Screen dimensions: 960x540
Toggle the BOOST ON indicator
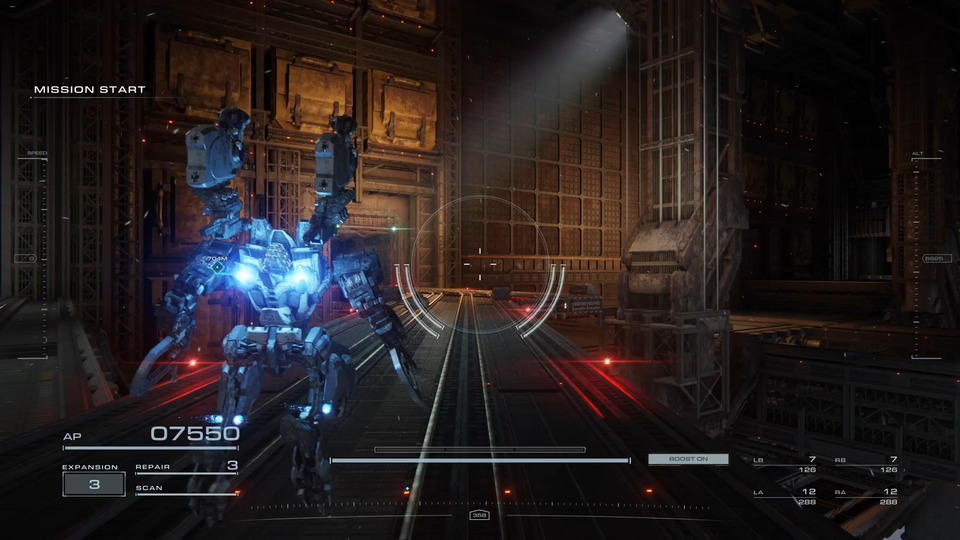pos(687,459)
